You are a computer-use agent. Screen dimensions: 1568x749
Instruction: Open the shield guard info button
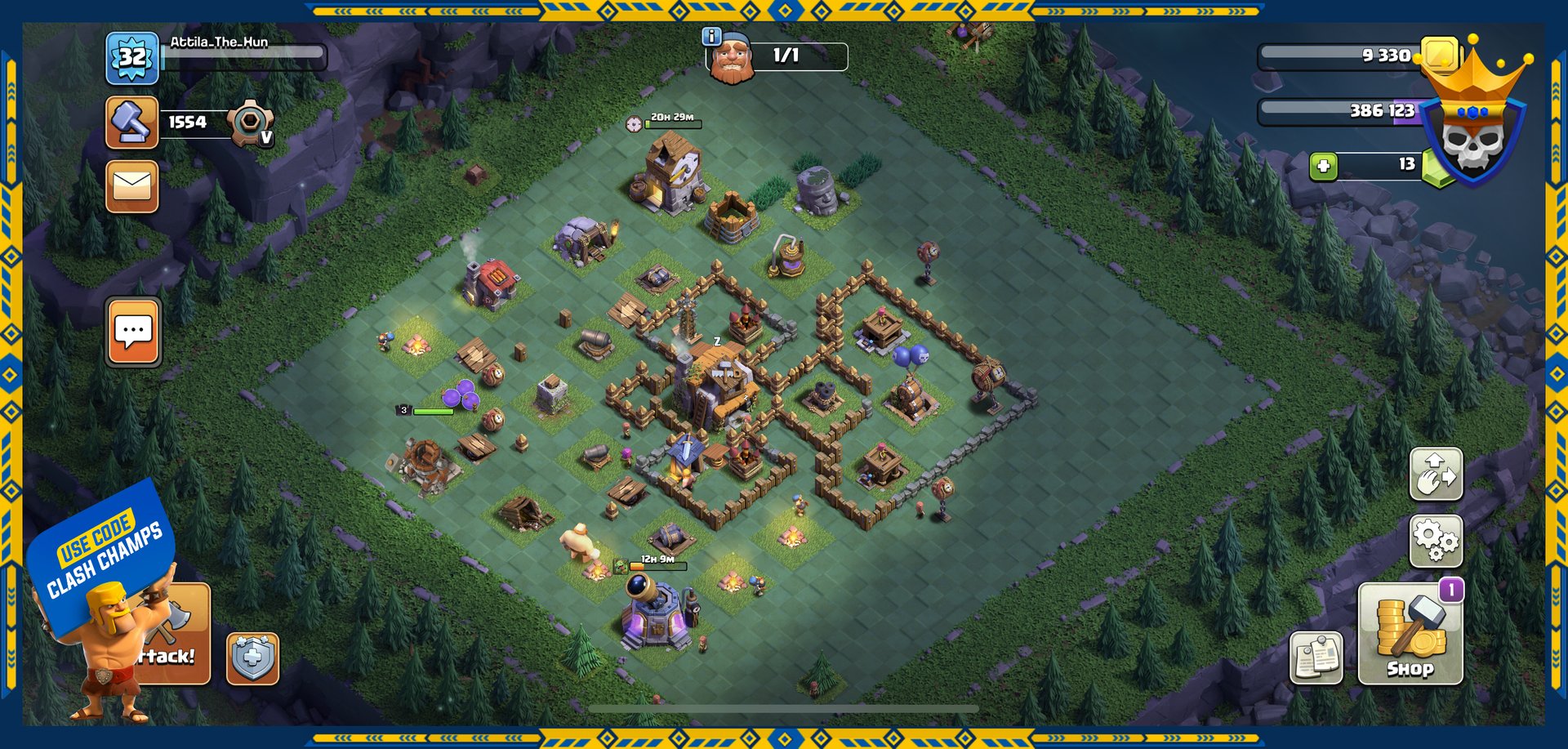[252, 658]
